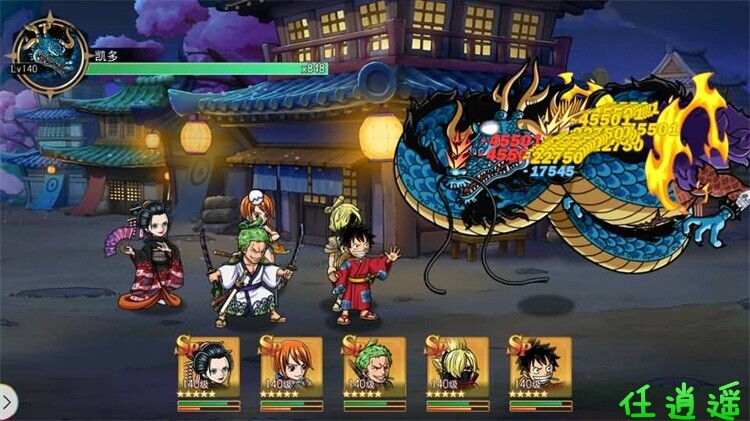Expand the arrow tab on the left edge
Screen dimensions: 750x421
[7, 402]
